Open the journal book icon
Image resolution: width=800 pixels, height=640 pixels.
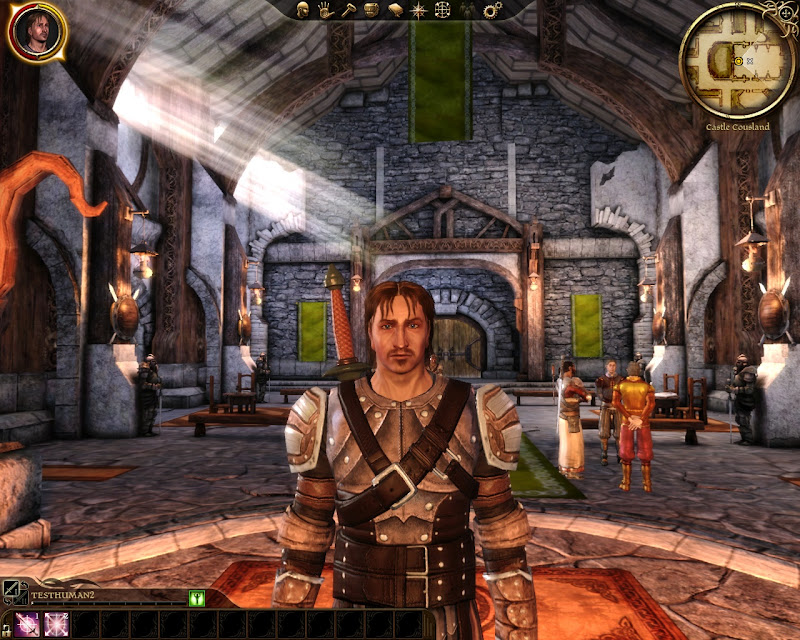(x=395, y=10)
